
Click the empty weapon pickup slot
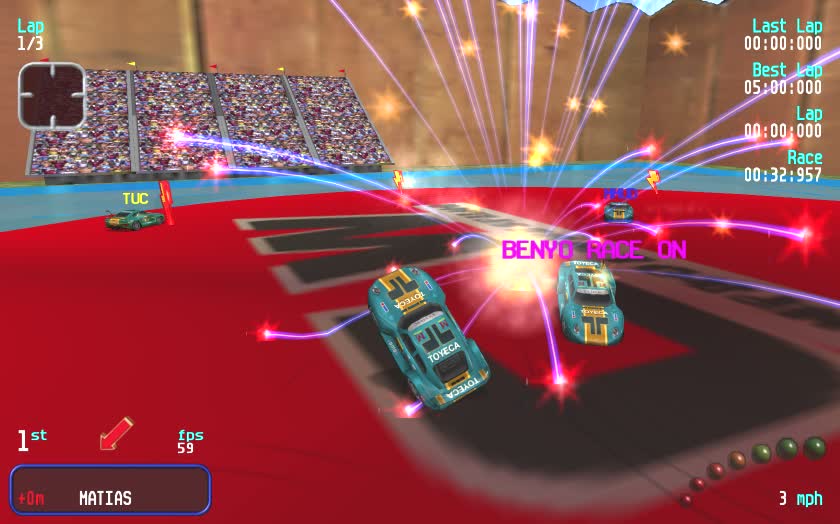pos(52,95)
